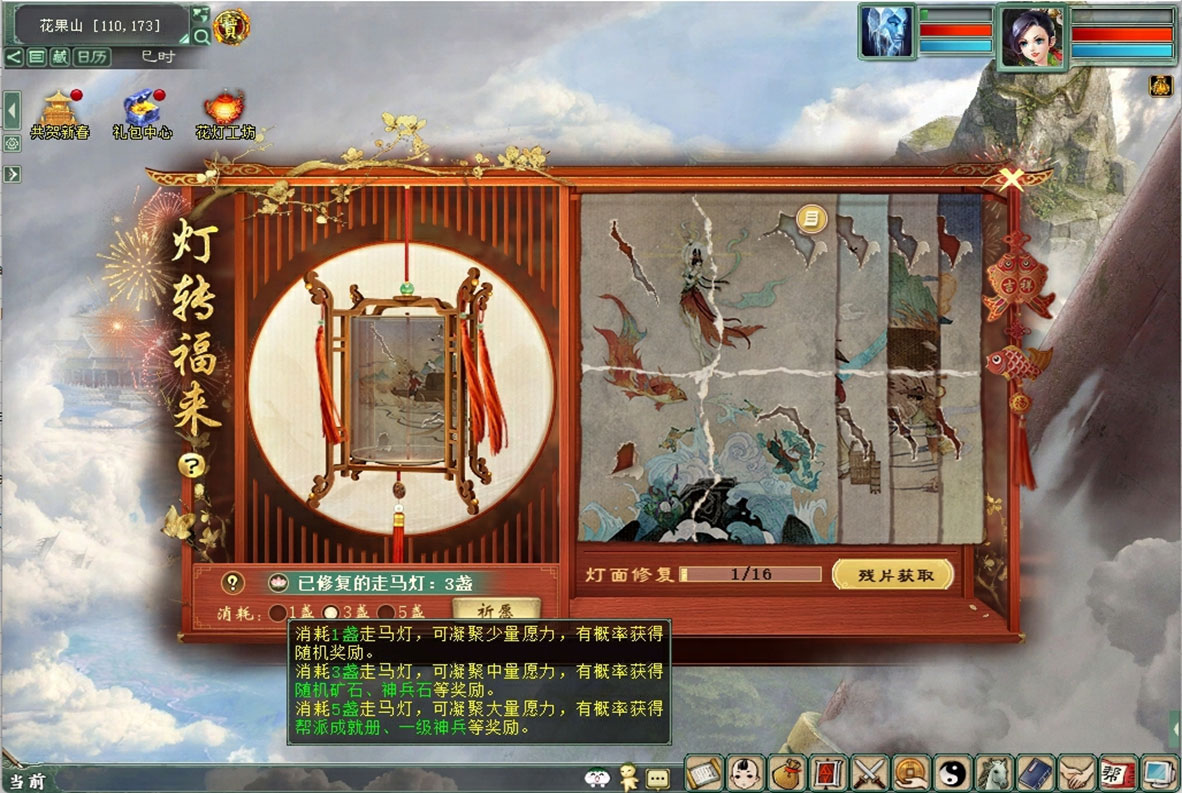Open help under the 灯转福来 title
This screenshot has width=1182, height=793.
[190, 466]
